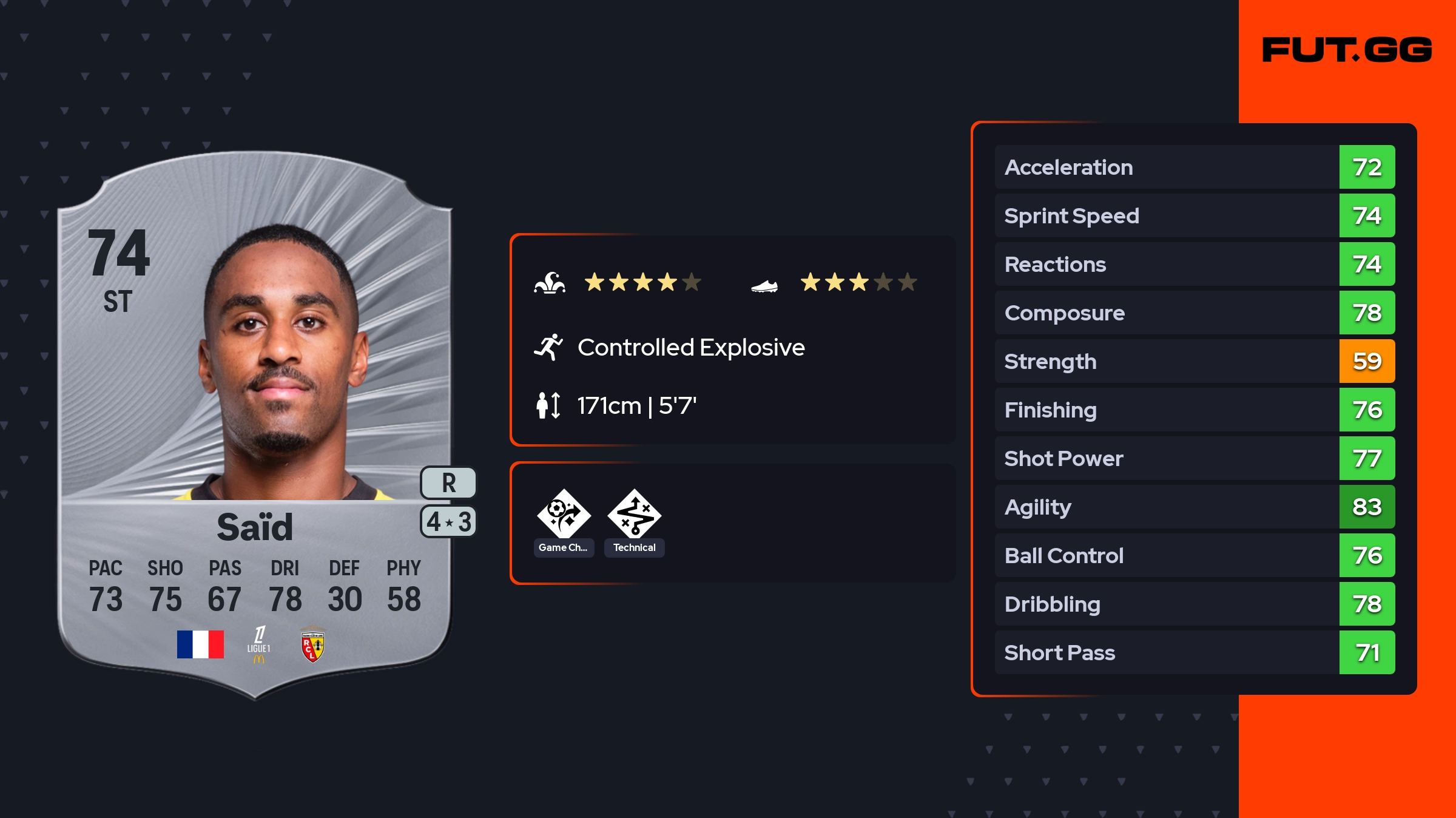Click the France flag on the card
Screen dimensions: 1456x818
coord(200,644)
